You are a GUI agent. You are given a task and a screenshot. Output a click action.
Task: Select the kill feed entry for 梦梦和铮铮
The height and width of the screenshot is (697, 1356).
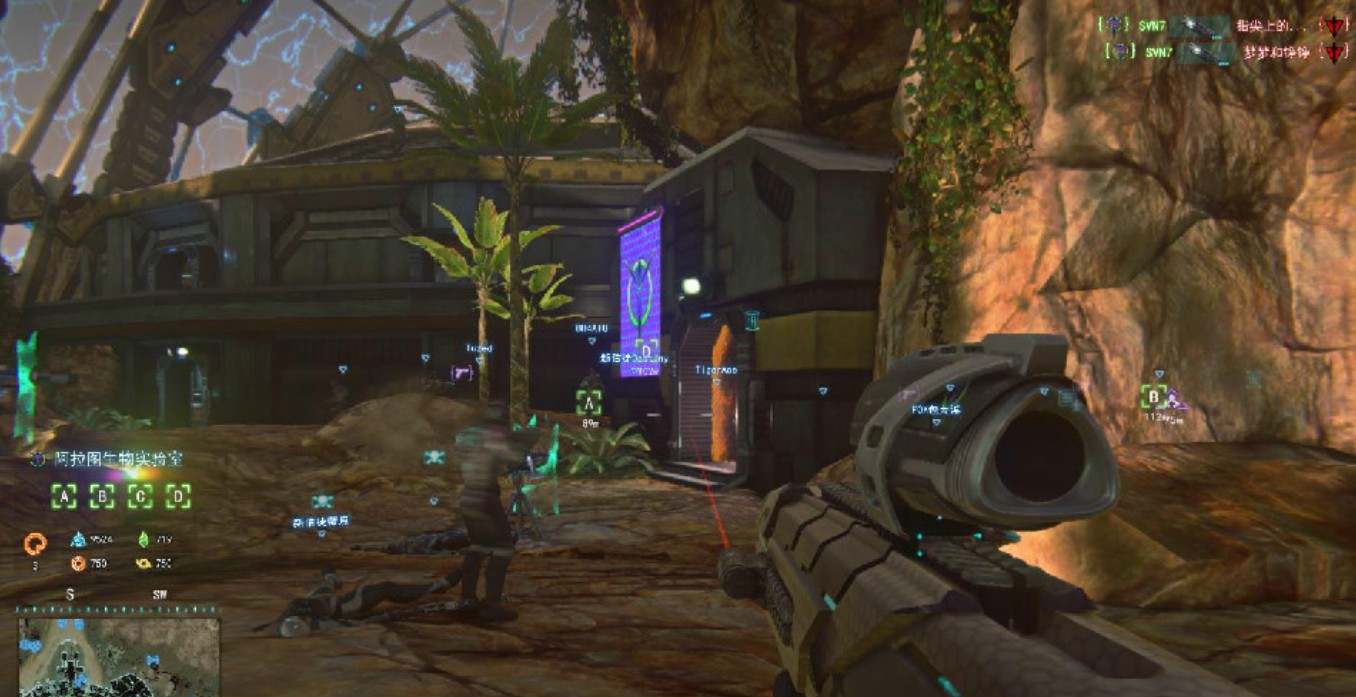point(1220,52)
